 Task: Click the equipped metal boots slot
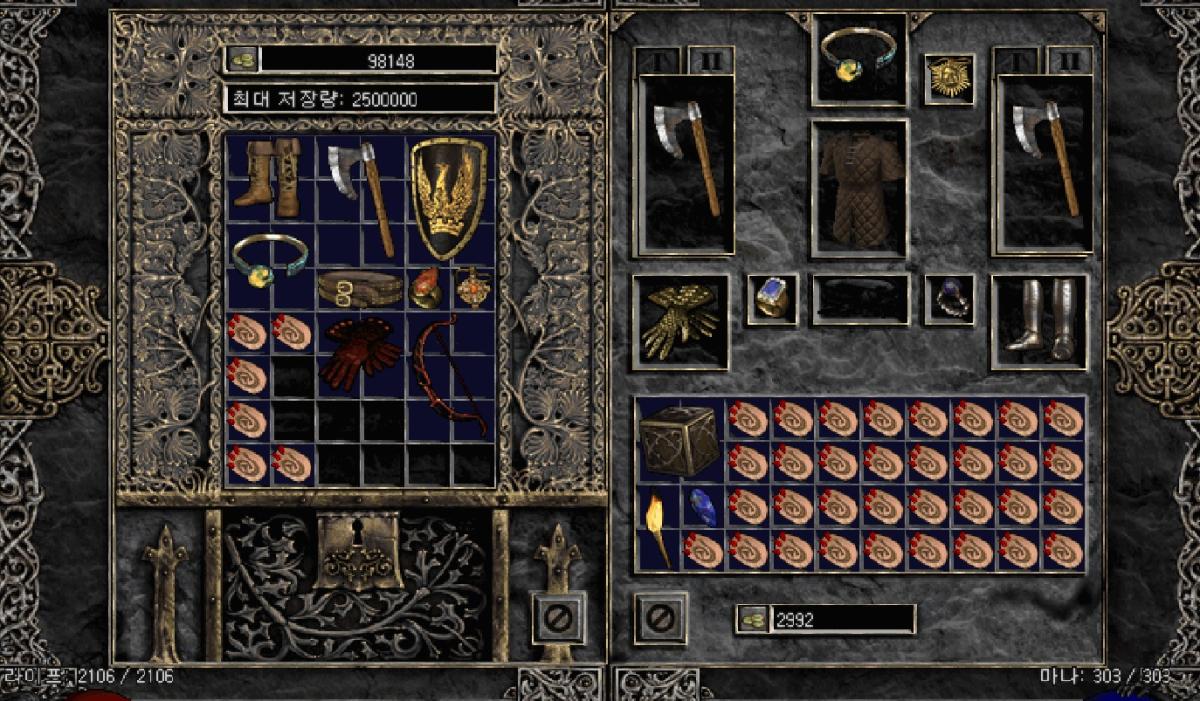coord(1039,322)
